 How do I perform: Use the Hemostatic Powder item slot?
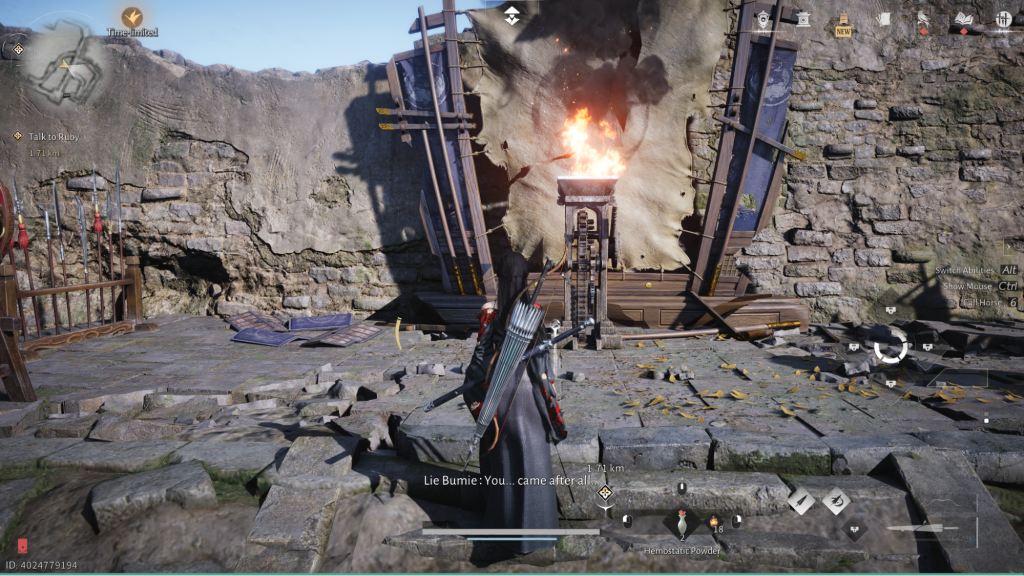(682, 522)
